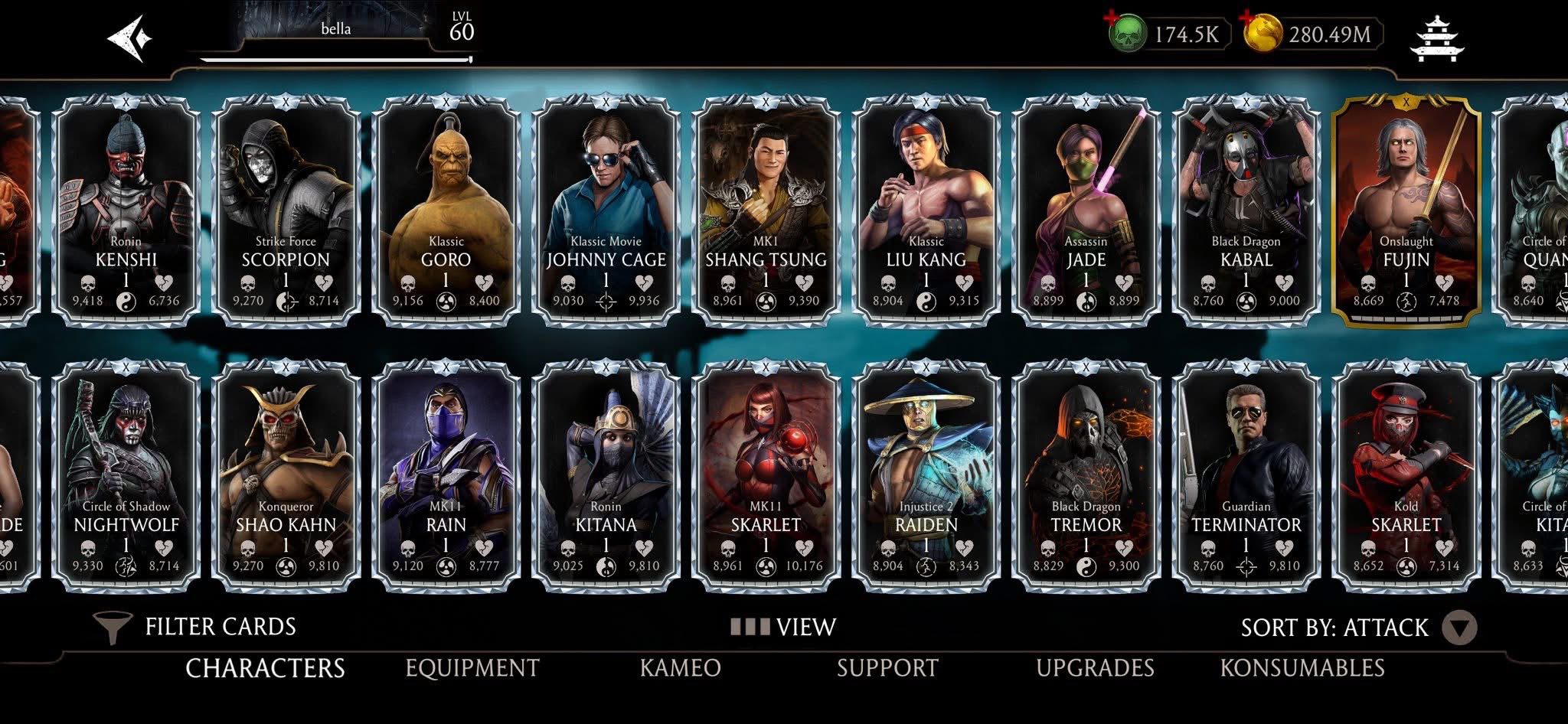Switch card layout with the VIEW icon
The width and height of the screenshot is (1568, 724).
click(x=753, y=625)
